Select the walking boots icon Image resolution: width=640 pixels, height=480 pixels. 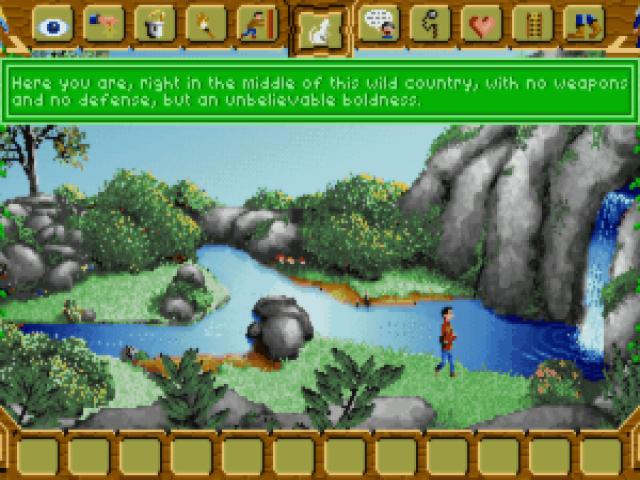584,23
